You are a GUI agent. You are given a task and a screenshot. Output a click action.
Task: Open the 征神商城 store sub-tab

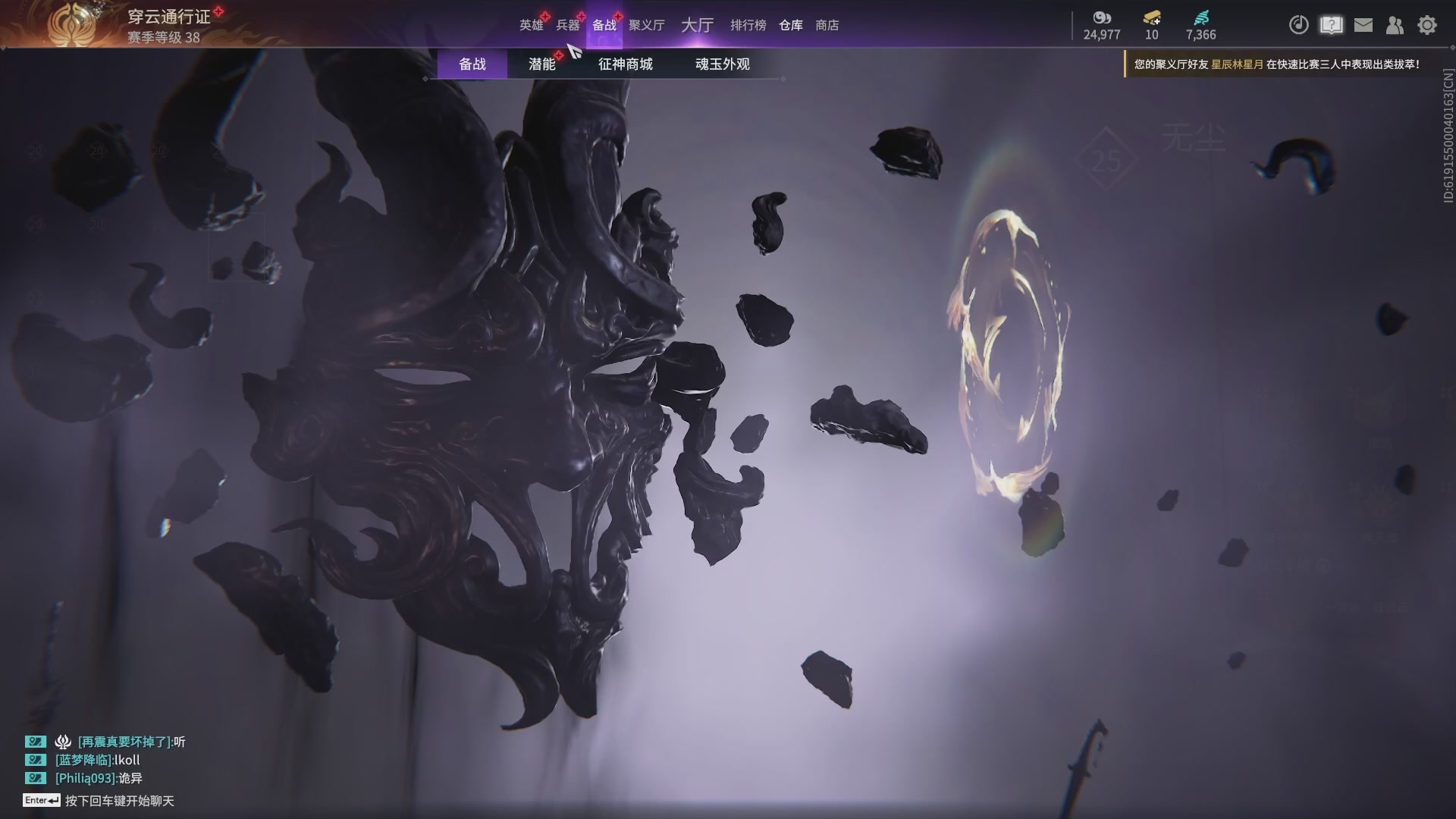[625, 64]
